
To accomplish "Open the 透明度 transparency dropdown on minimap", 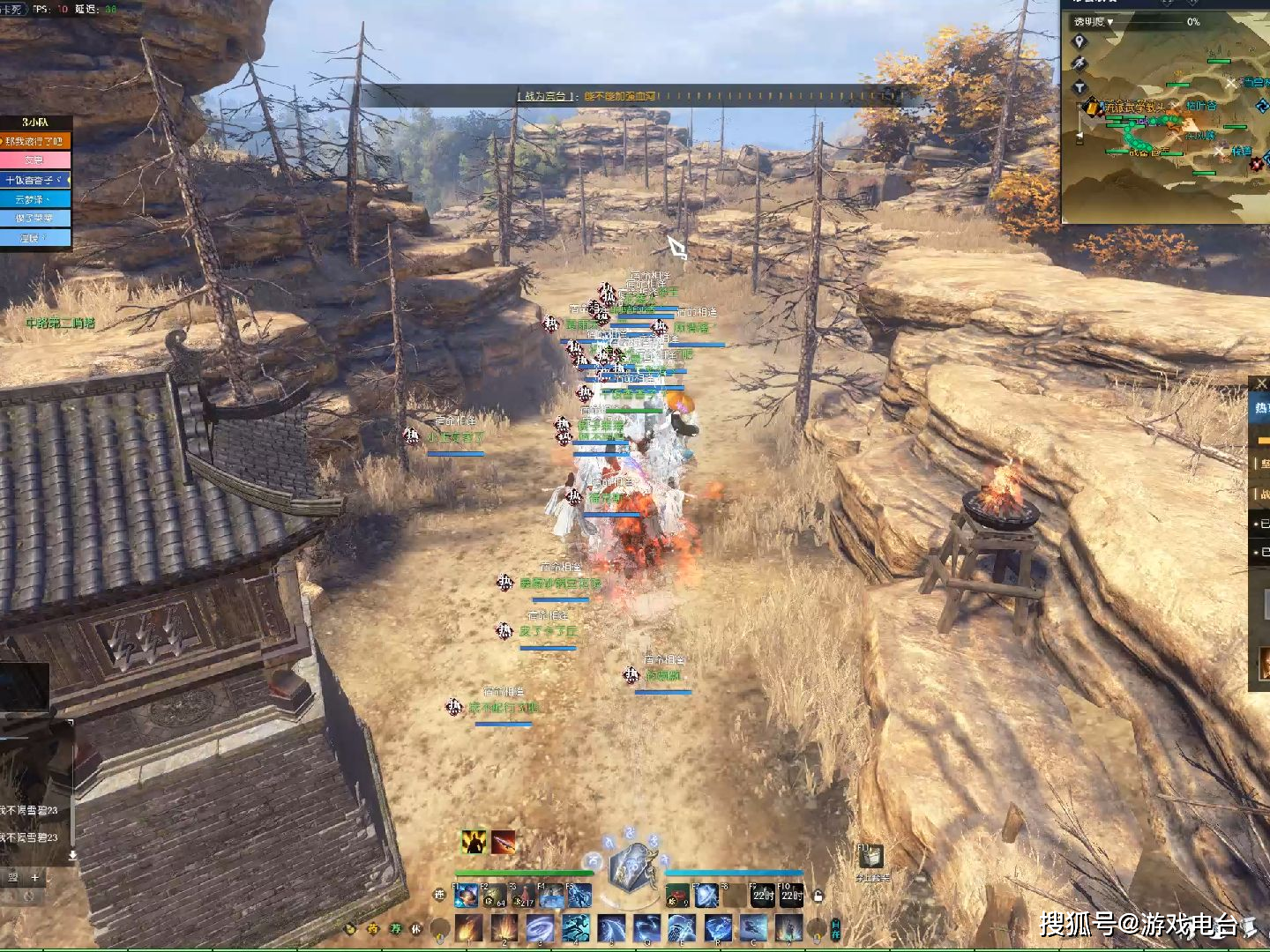I will coord(1094,22).
